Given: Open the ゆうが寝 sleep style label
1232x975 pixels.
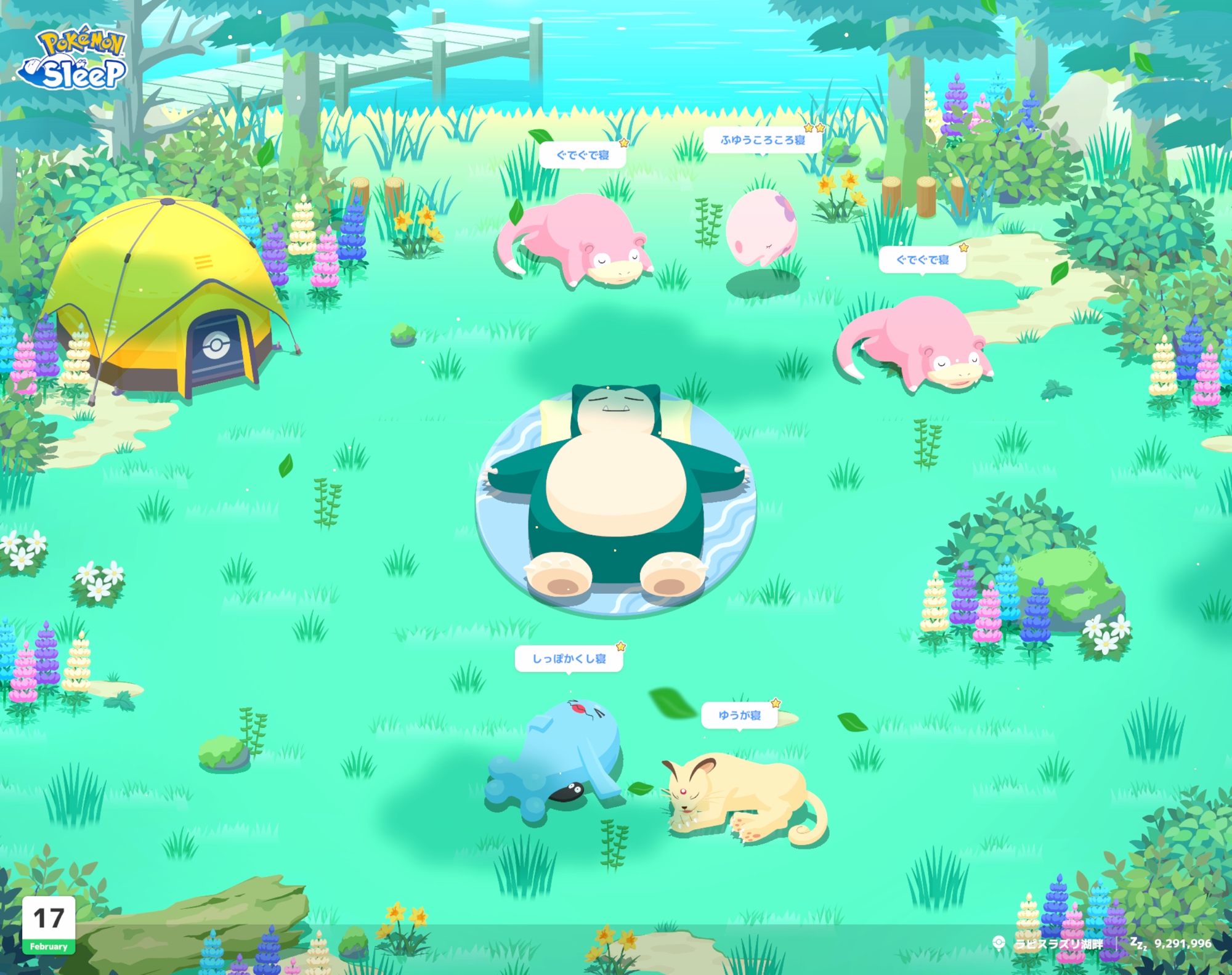Looking at the screenshot, I should (x=739, y=715).
